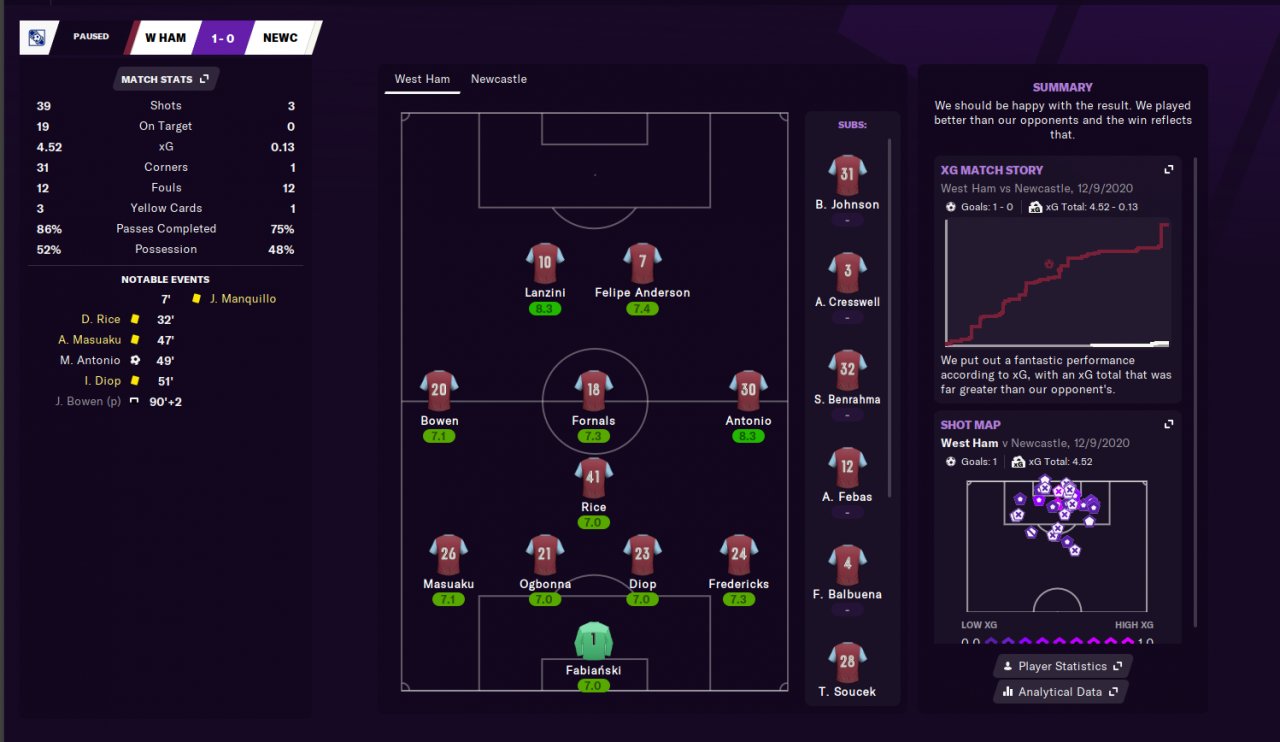Select Lanzini on the pitch
The width and height of the screenshot is (1280, 742).
pos(544,264)
